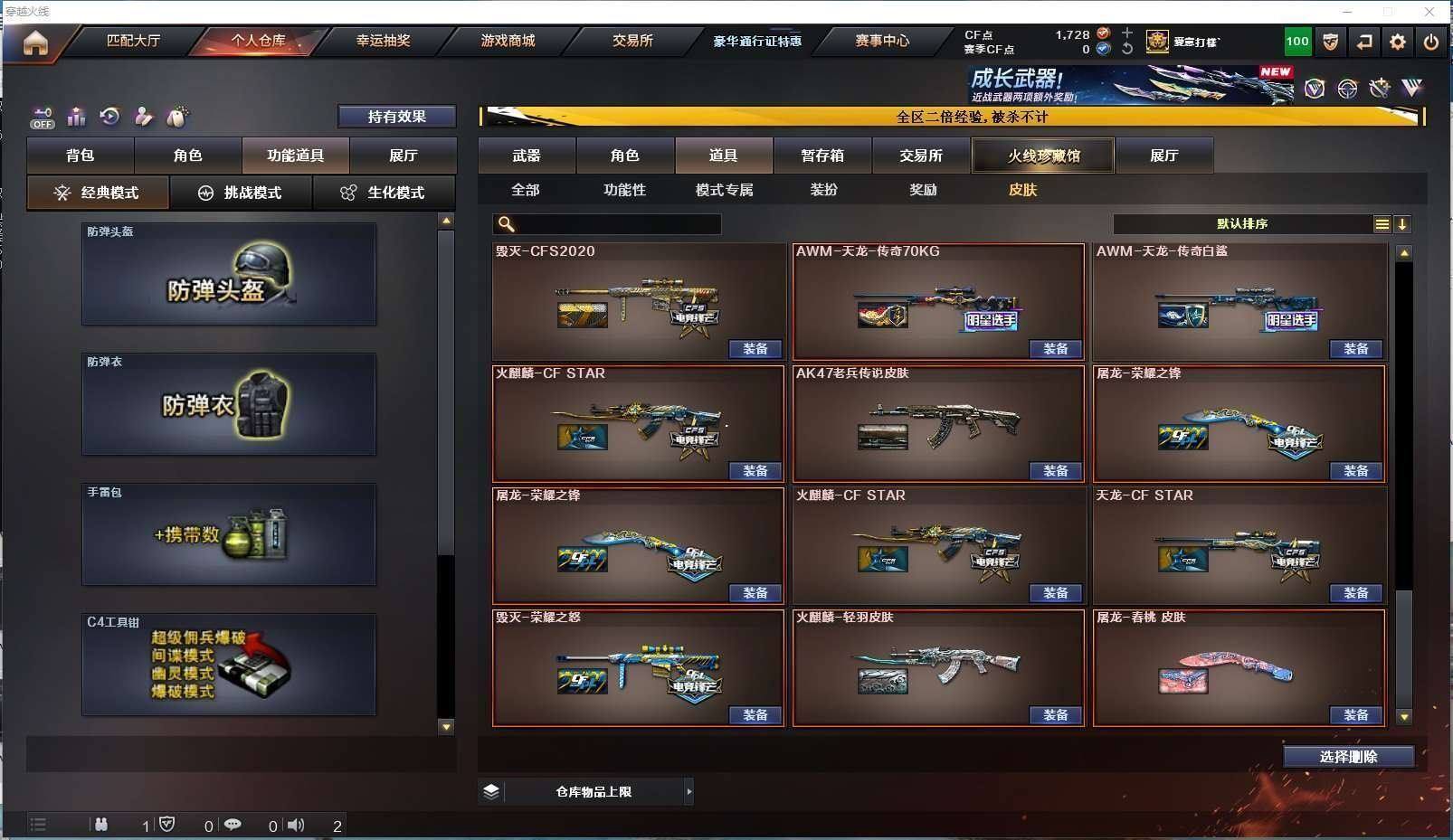Filter items by 功能性 category
The image size is (1453, 840).
click(624, 190)
